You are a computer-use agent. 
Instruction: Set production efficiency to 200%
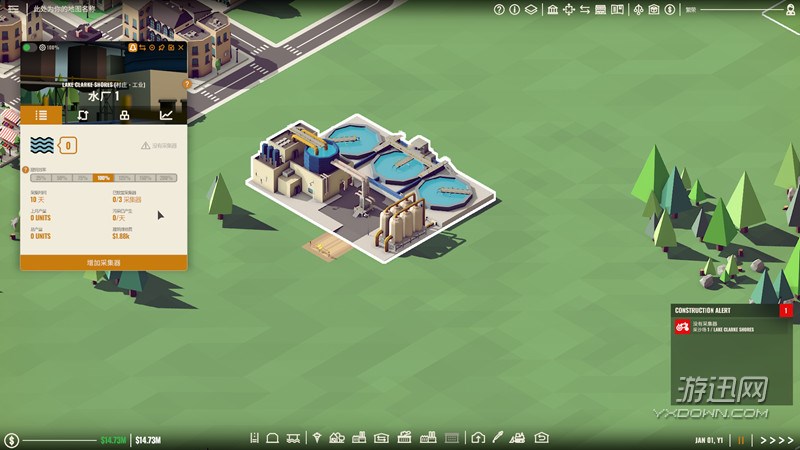coord(167,178)
